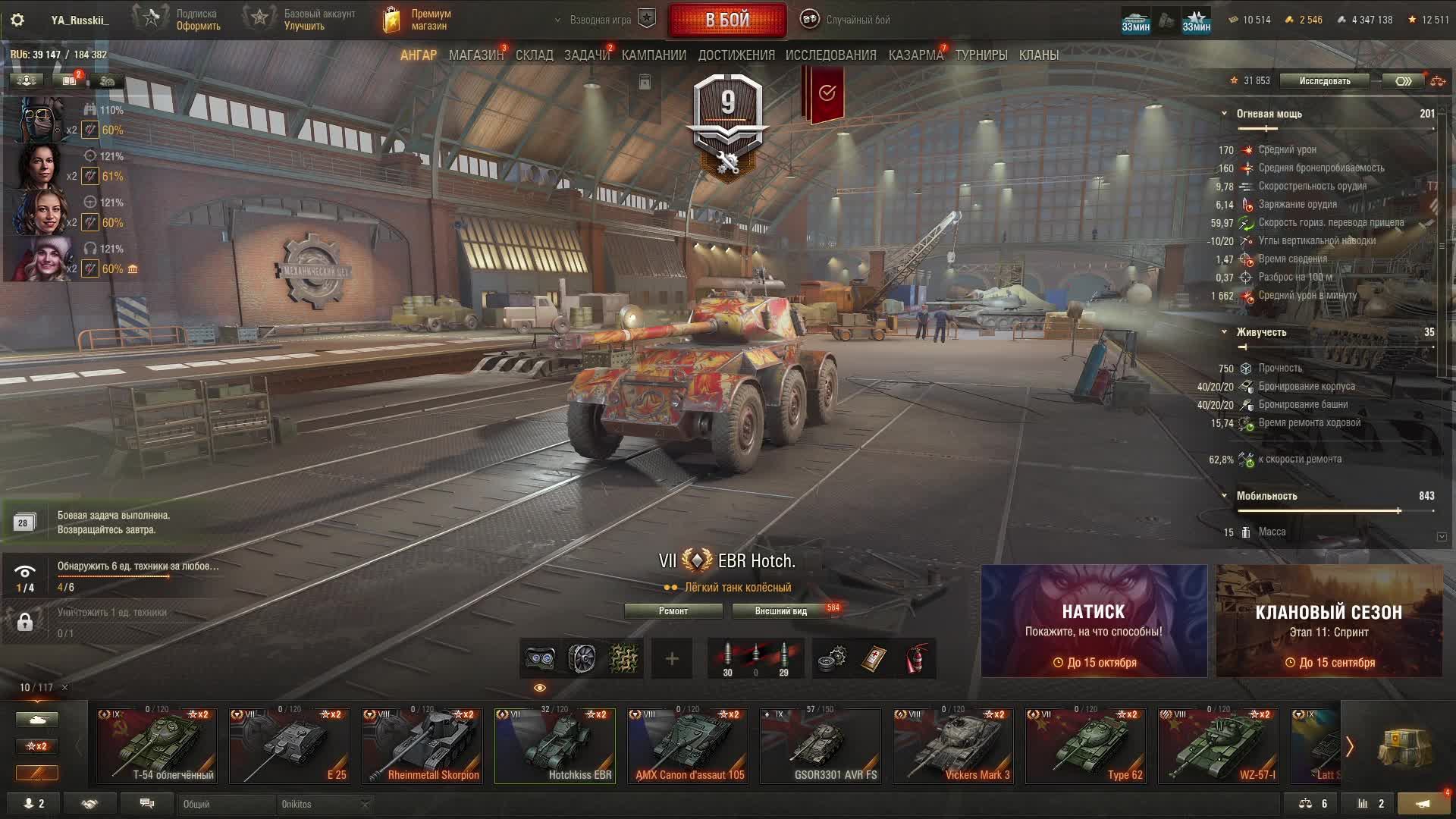Open the СКЛАД depot tab
This screenshot has height=819, width=1456.
tap(534, 55)
